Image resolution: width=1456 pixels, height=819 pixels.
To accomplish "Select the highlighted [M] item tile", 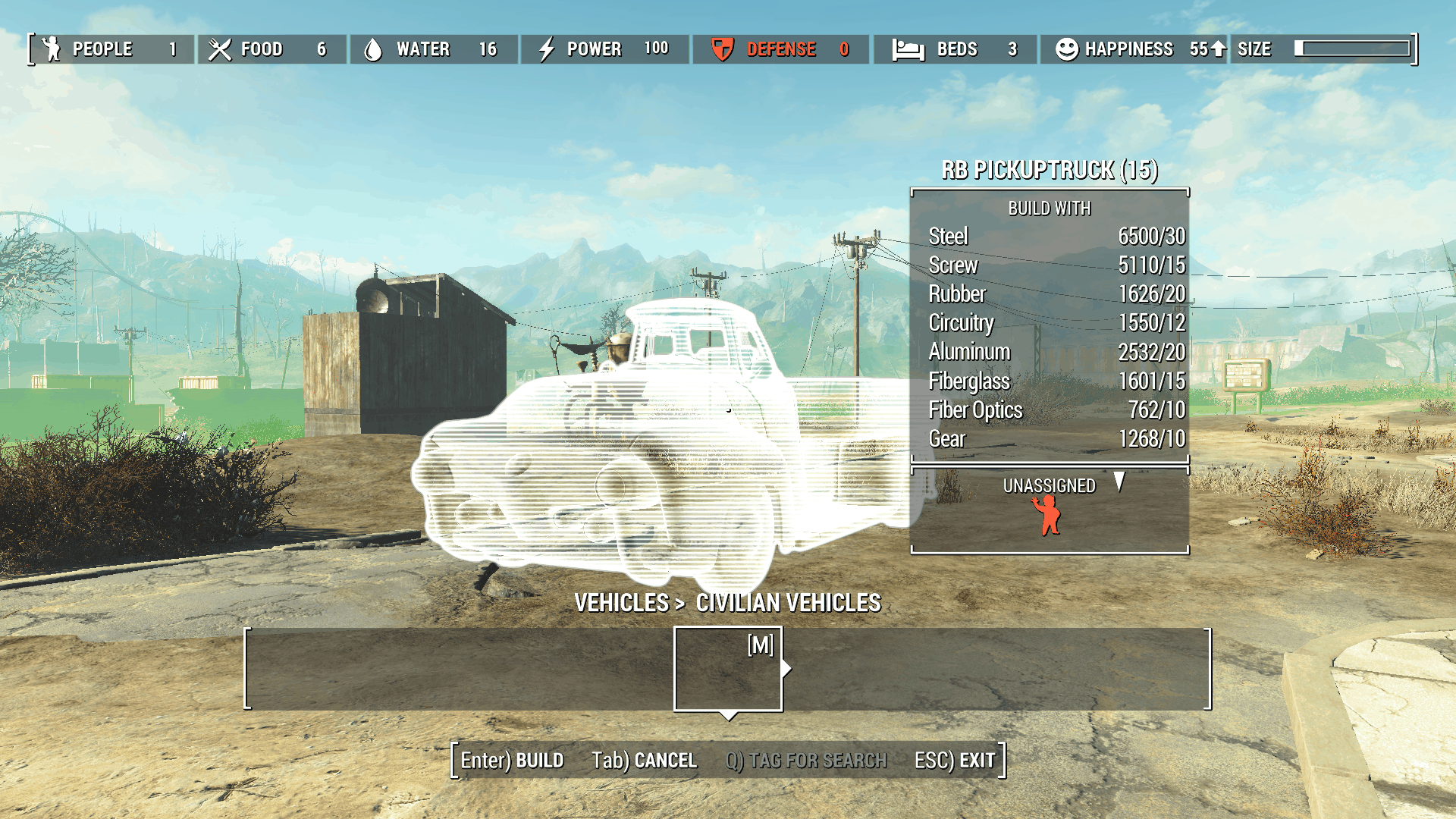I will point(728,669).
